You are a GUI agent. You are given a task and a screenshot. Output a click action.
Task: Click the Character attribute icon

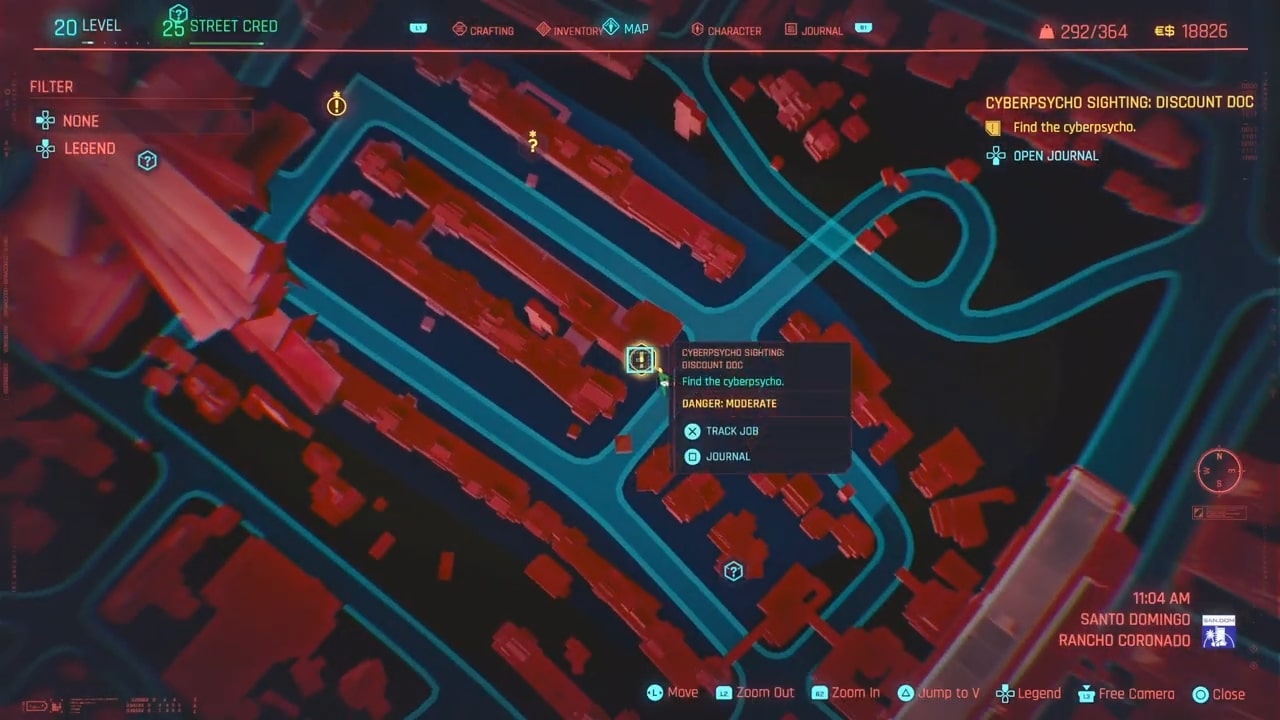698,30
